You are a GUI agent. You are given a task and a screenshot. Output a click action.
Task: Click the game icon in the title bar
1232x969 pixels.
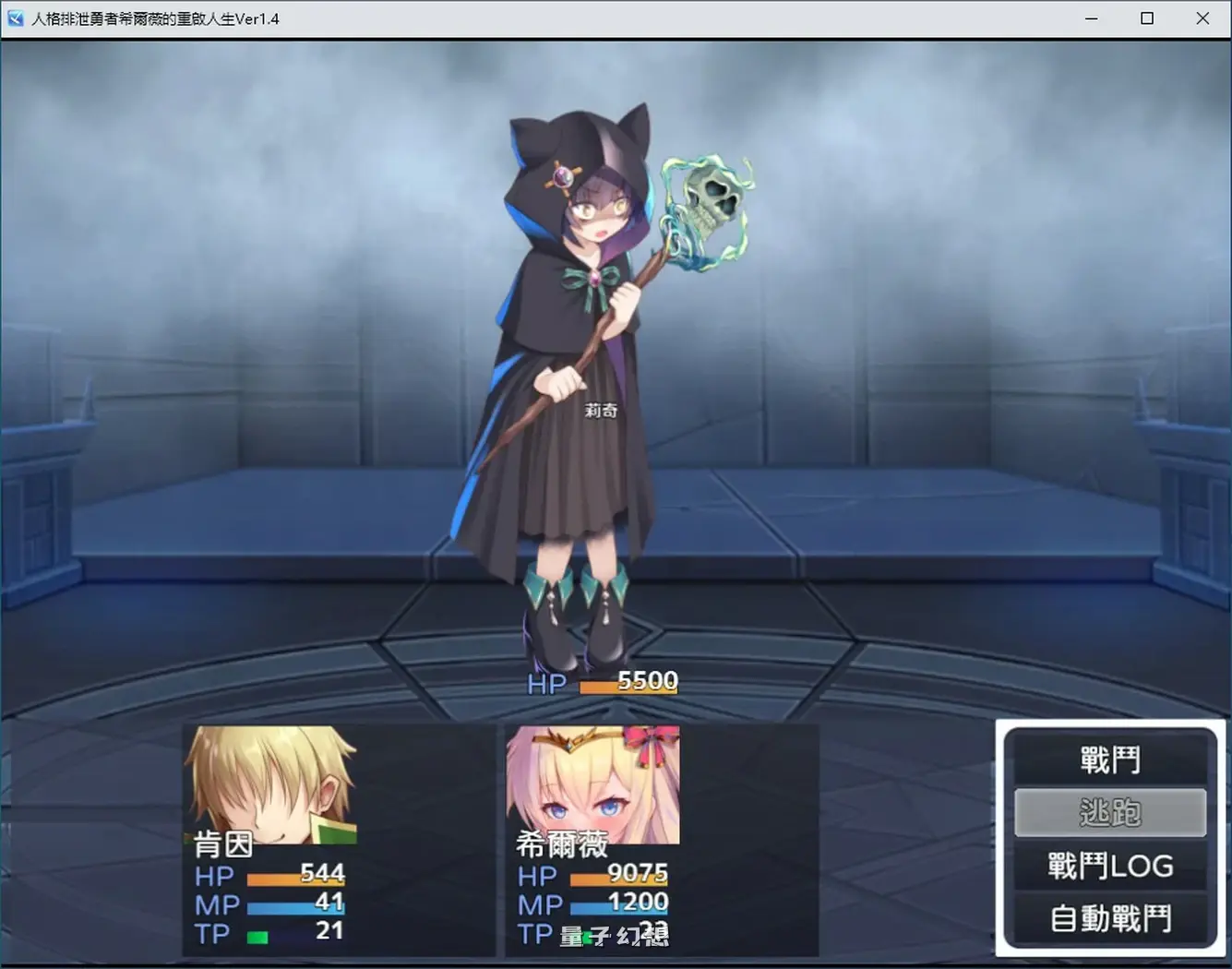[14, 18]
